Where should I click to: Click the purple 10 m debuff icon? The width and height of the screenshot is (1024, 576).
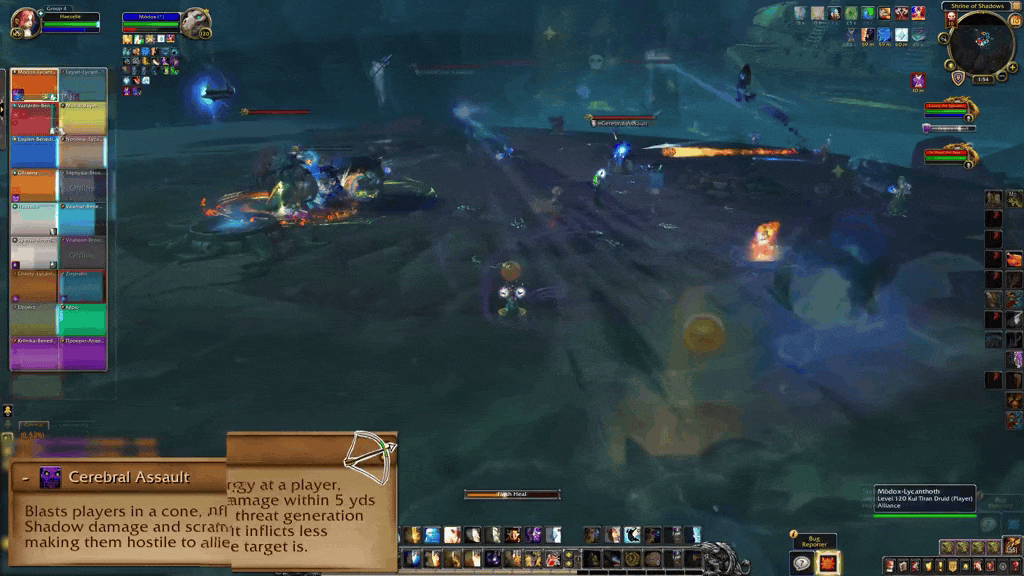(x=918, y=79)
